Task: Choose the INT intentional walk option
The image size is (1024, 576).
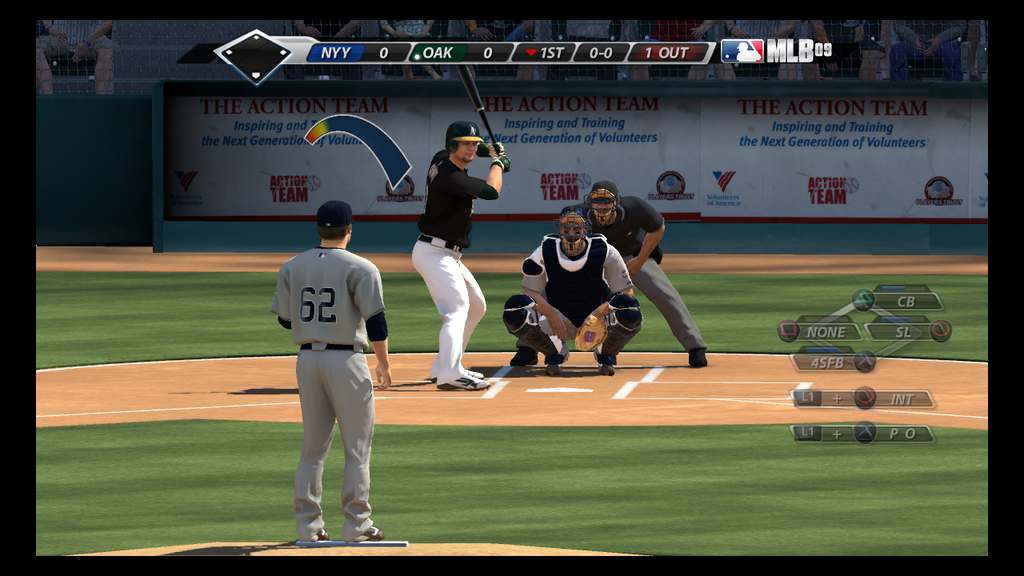Action: (x=901, y=399)
